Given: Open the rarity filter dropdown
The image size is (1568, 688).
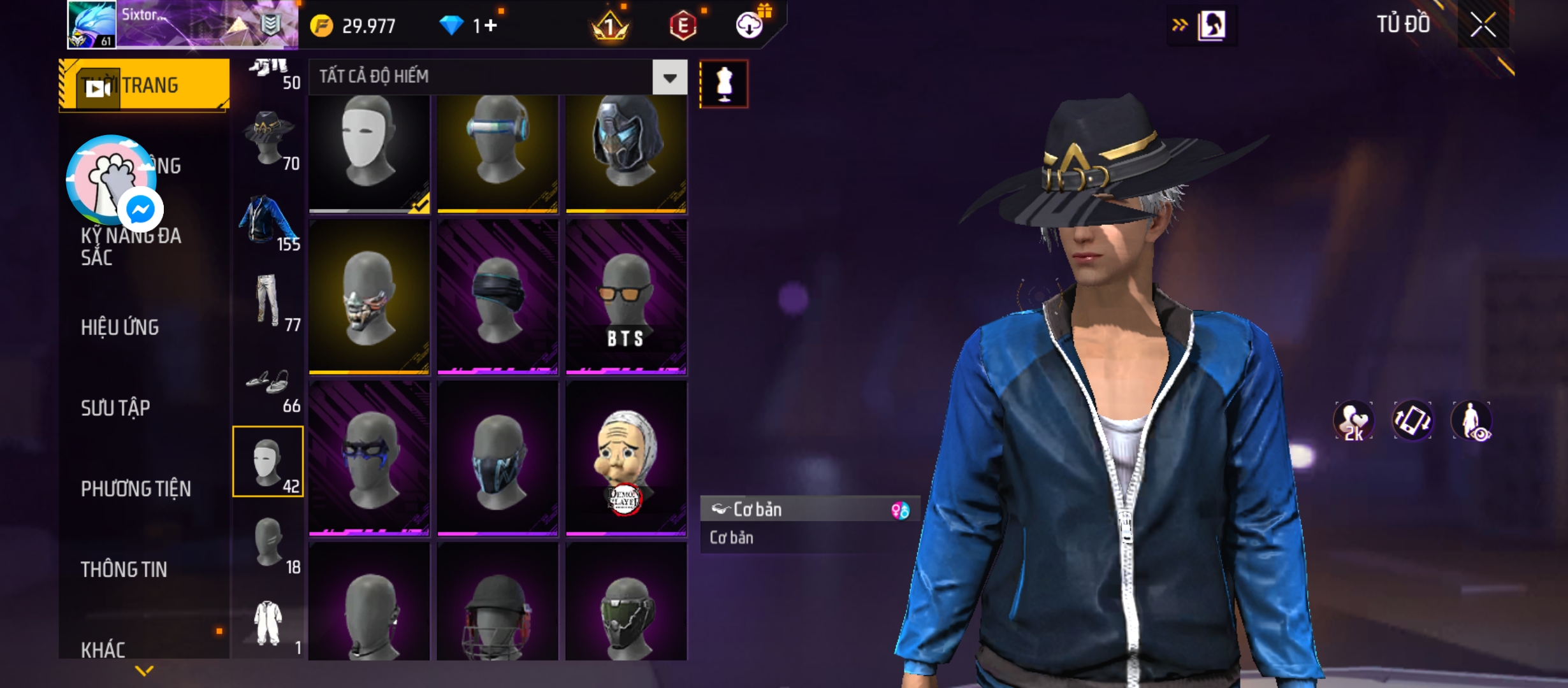Looking at the screenshot, I should click(x=669, y=78).
